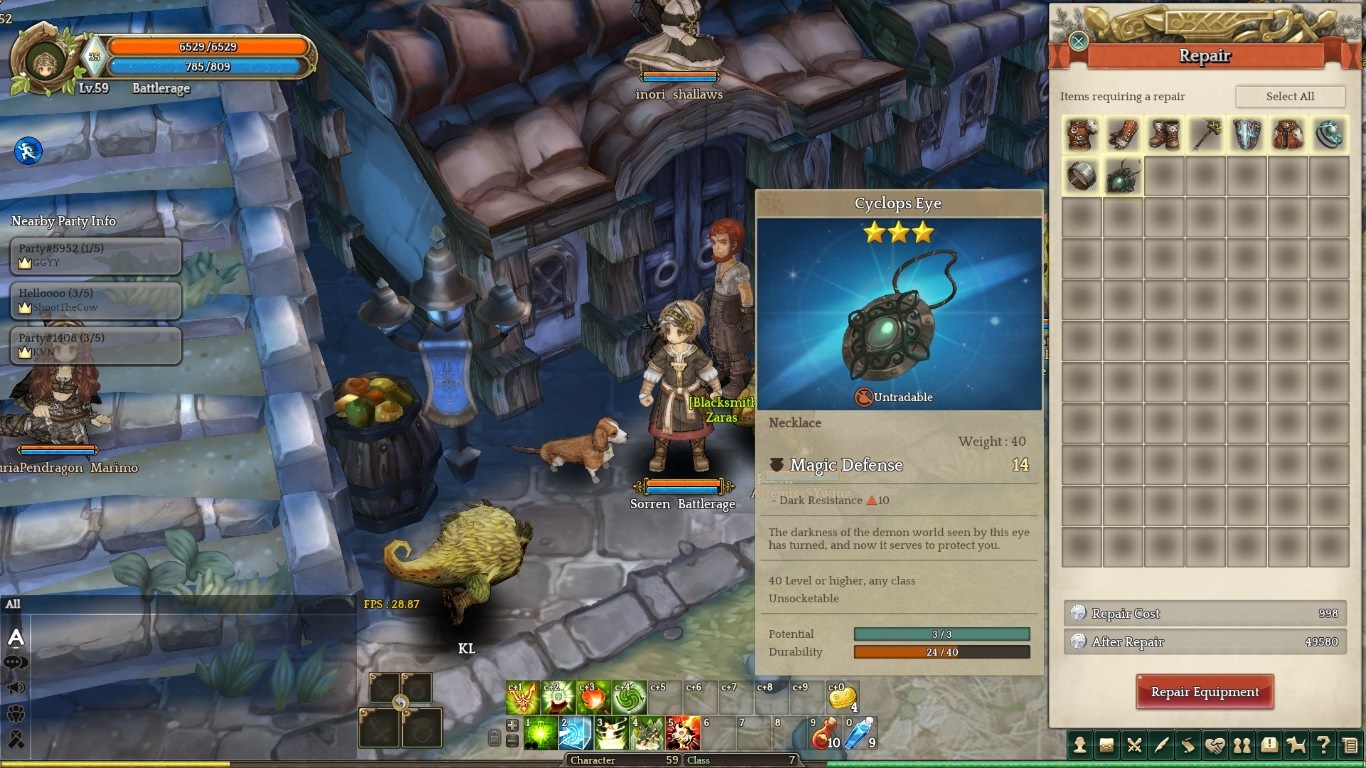Viewport: 1366px width, 768px height.
Task: Open the companion pet menu icon
Action: click(1296, 745)
